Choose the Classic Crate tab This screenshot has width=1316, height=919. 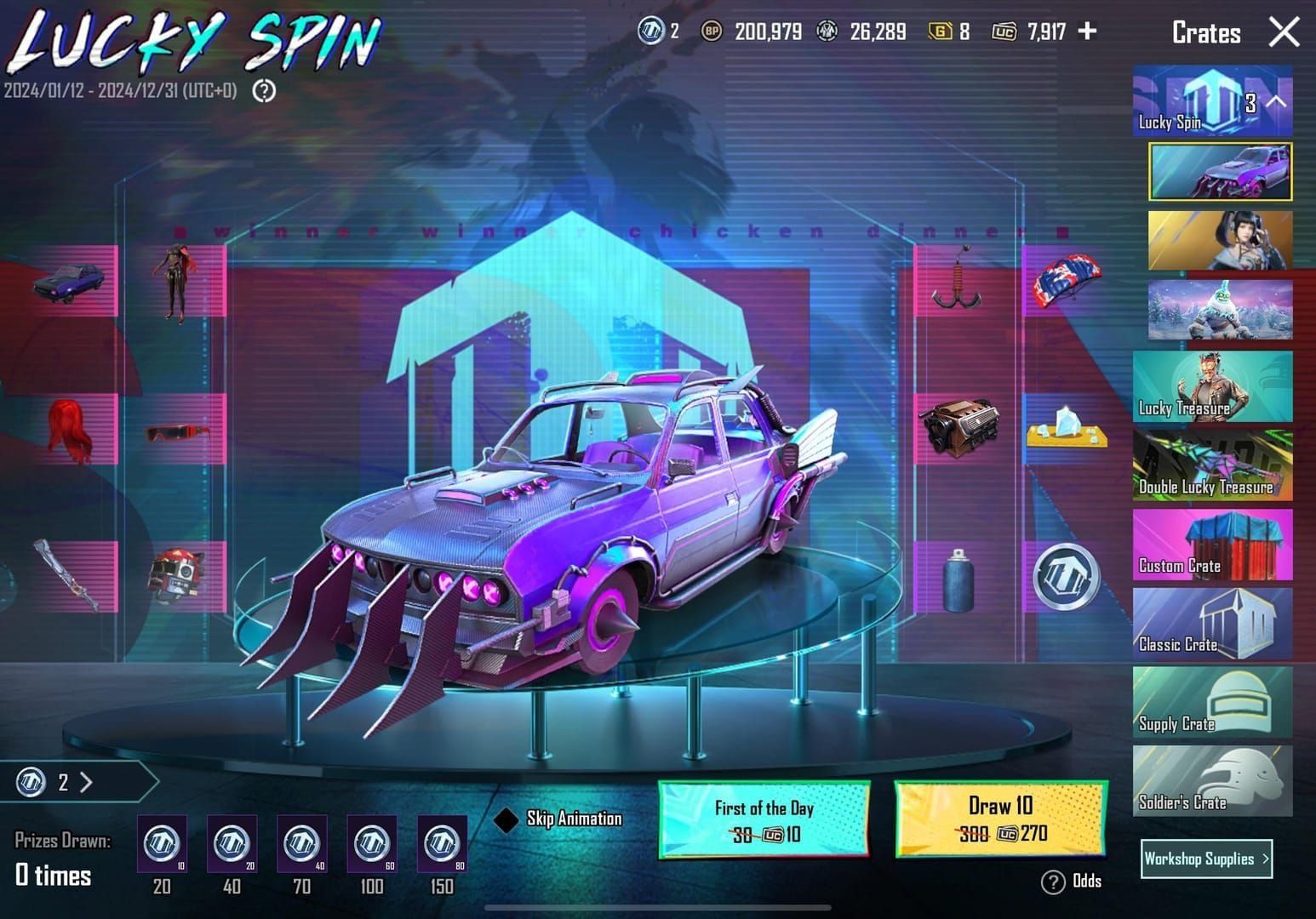pyautogui.click(x=1212, y=624)
